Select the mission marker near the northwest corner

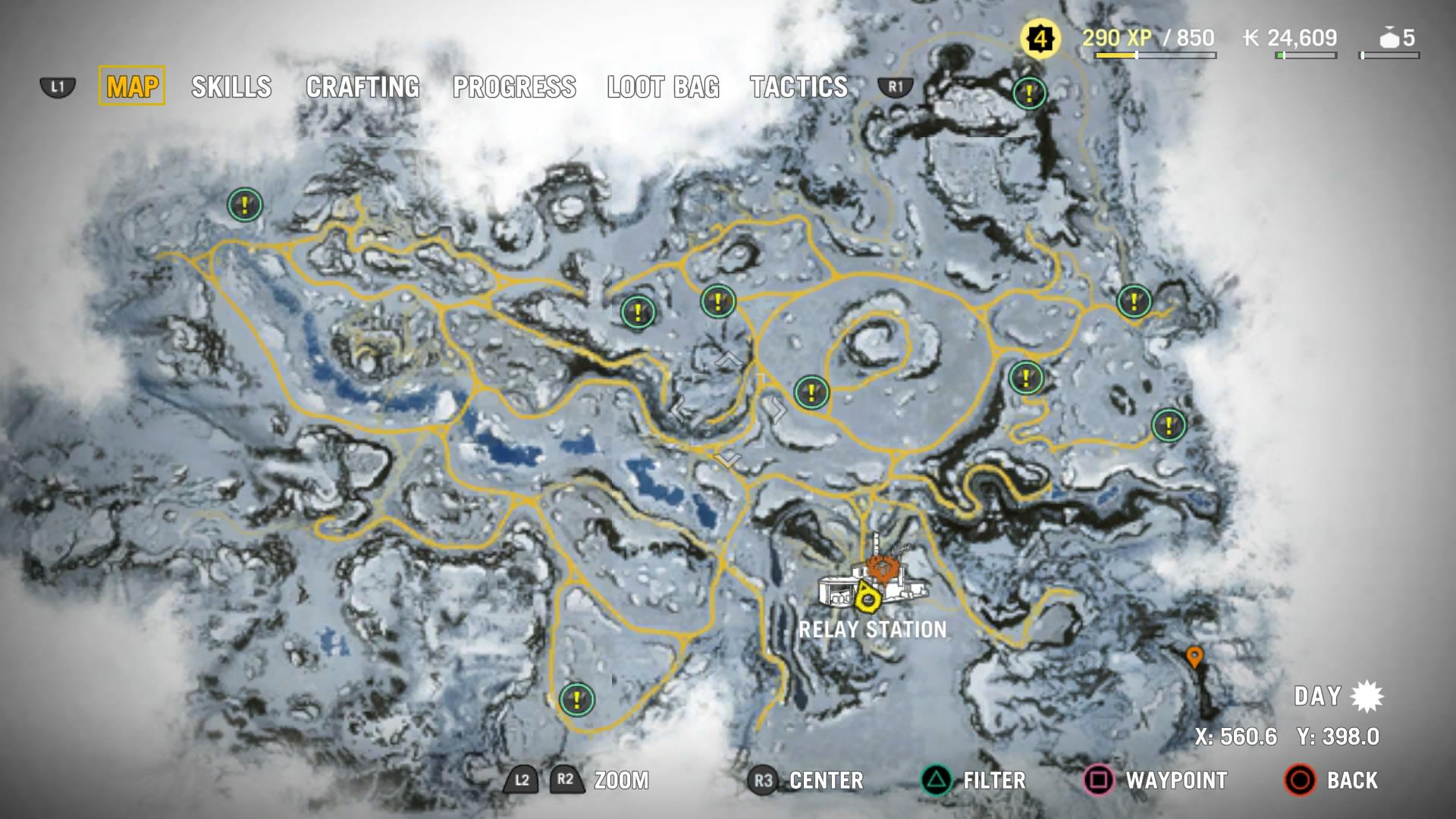tap(245, 204)
